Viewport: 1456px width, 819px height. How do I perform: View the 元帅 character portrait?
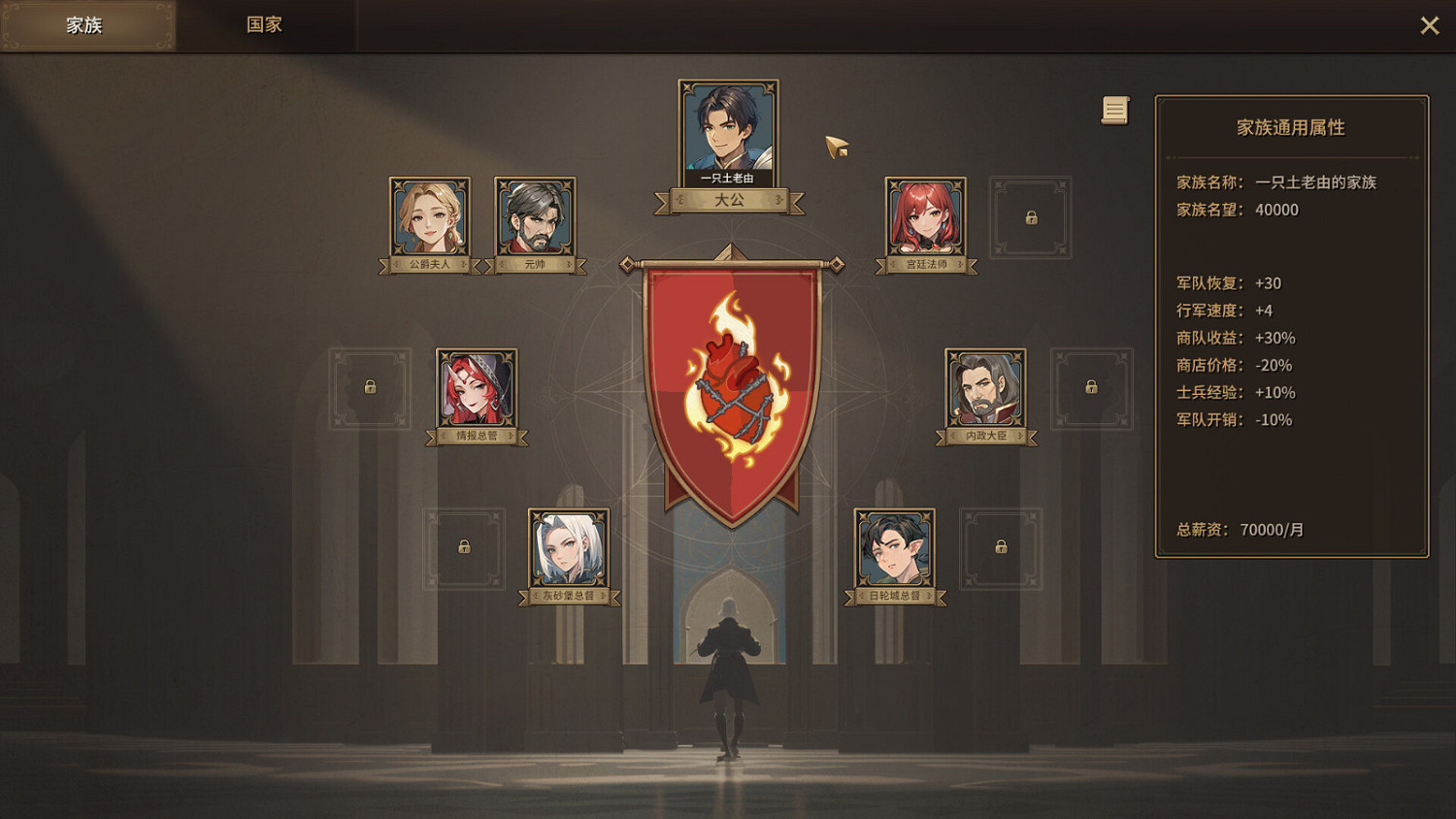(x=535, y=218)
